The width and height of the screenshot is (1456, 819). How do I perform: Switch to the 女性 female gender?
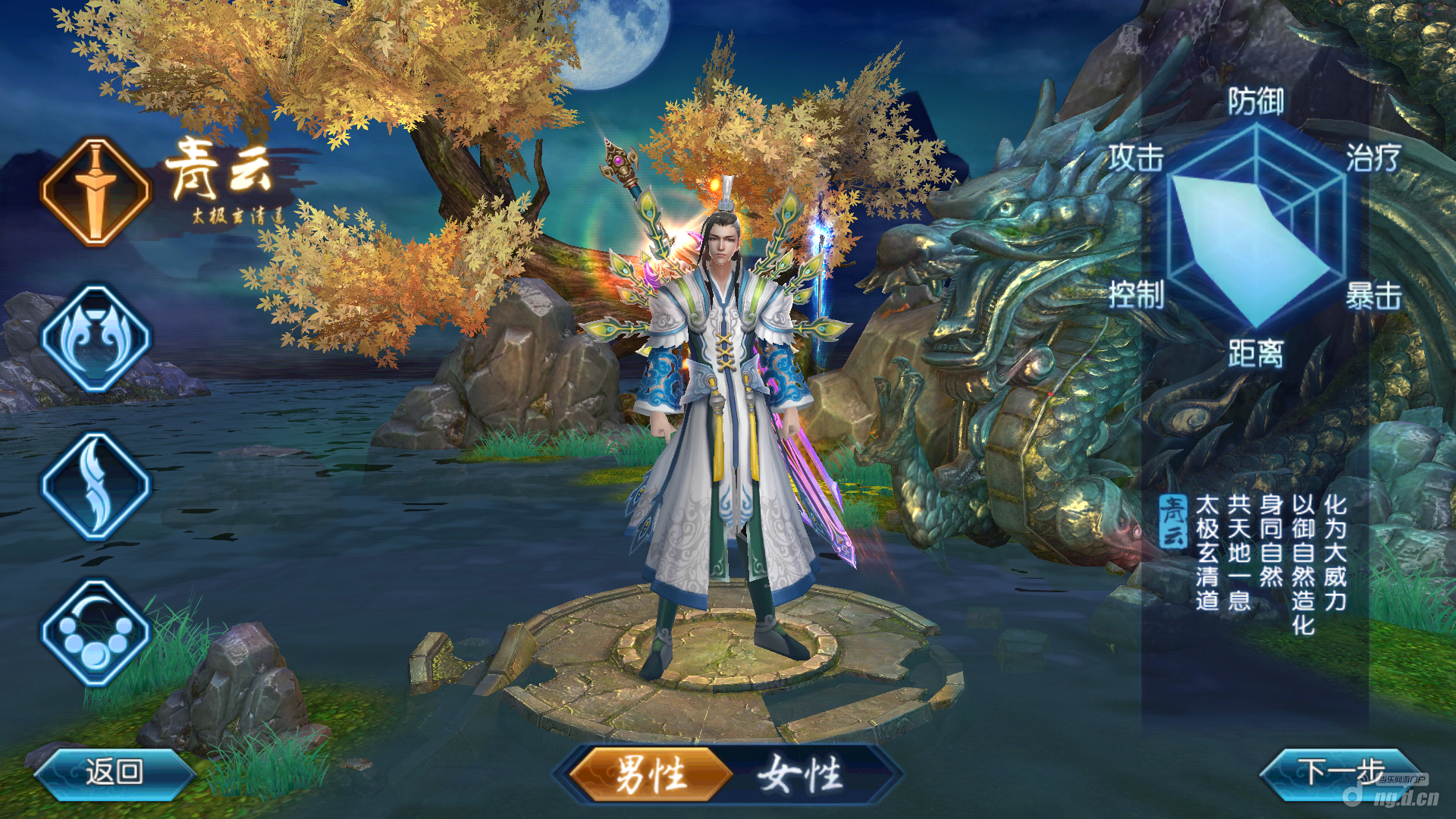pyautogui.click(x=802, y=774)
